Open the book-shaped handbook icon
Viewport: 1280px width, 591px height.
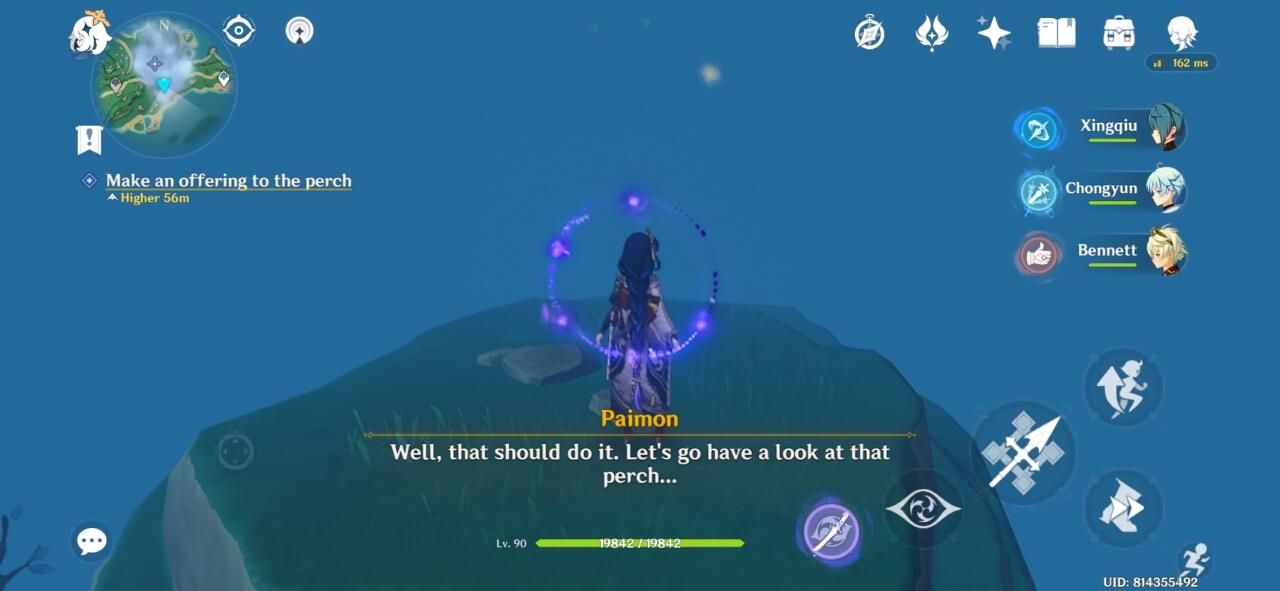(x=1056, y=33)
